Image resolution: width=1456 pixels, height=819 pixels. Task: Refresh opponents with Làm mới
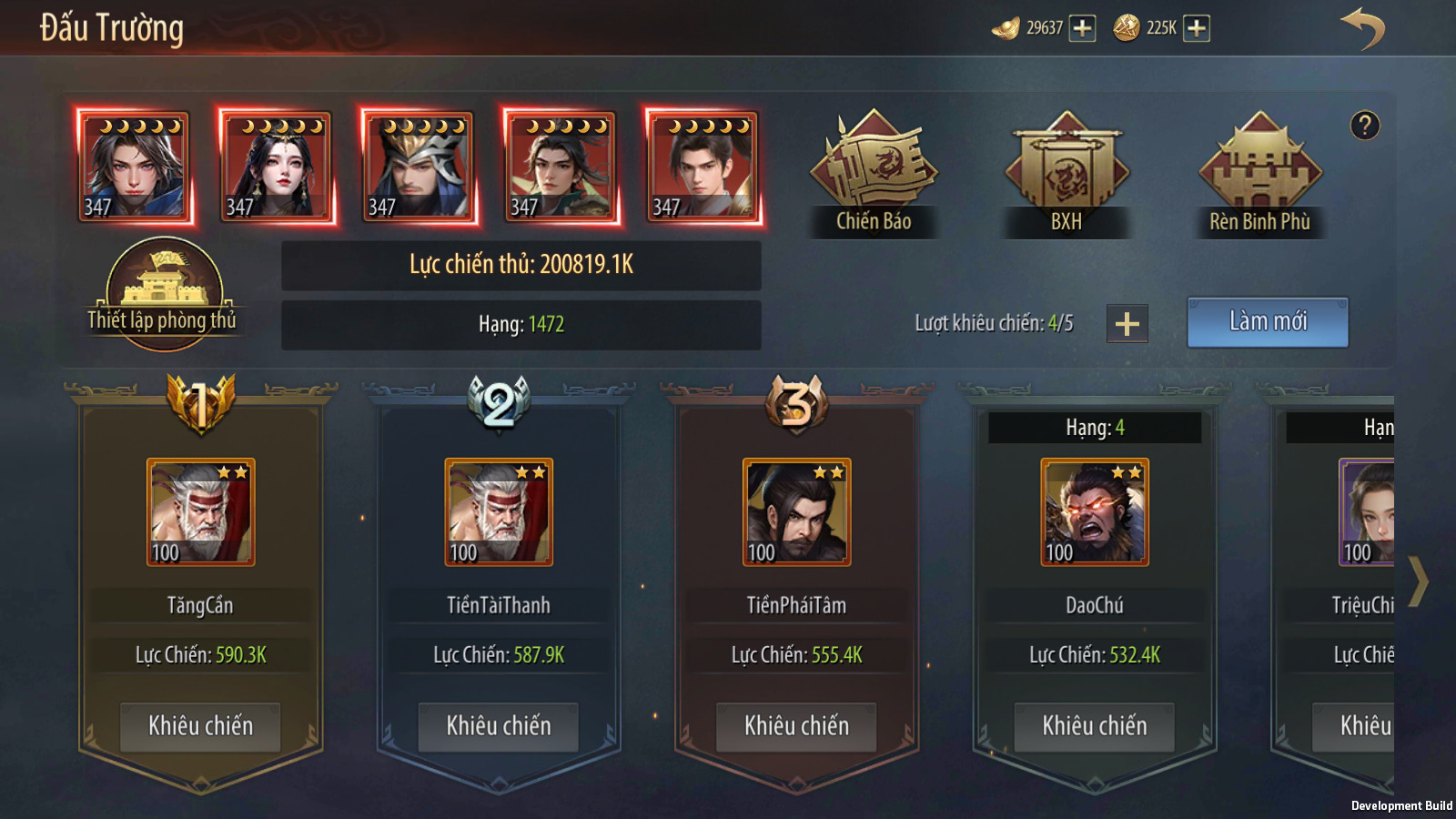pos(1268,322)
